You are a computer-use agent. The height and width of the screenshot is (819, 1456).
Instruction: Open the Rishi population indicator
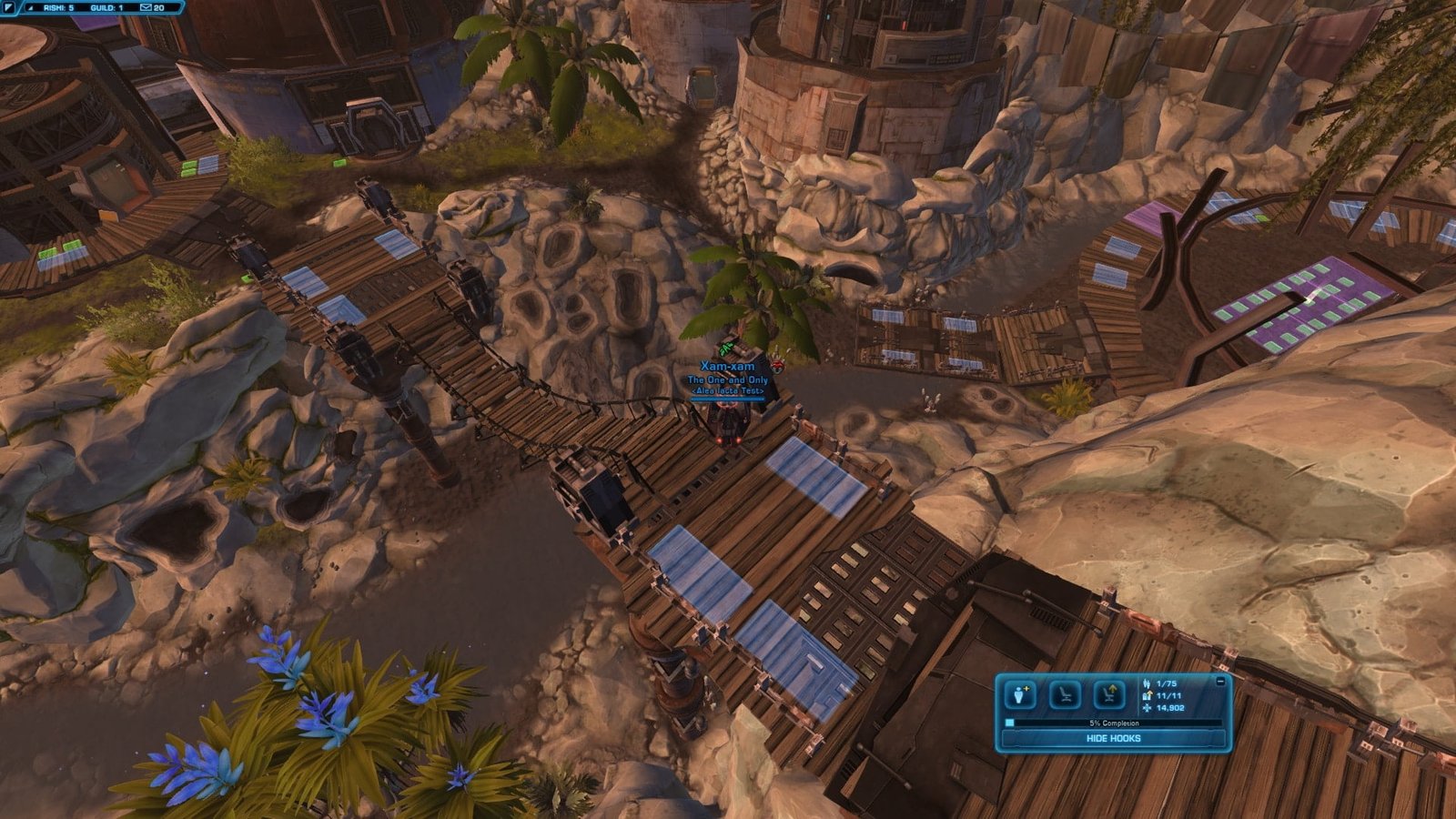[x=58, y=7]
